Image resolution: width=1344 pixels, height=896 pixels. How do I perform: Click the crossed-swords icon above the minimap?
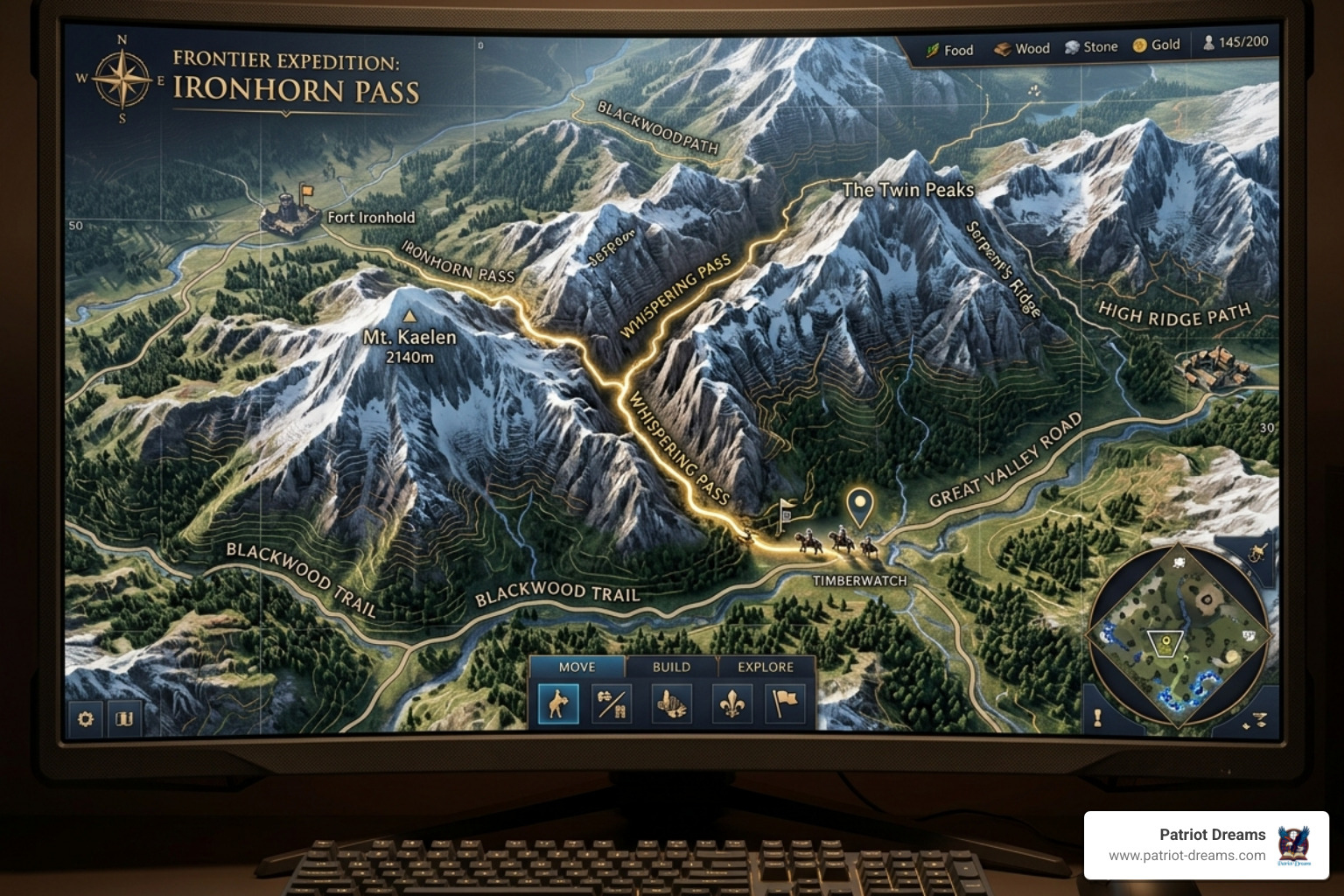(1256, 551)
